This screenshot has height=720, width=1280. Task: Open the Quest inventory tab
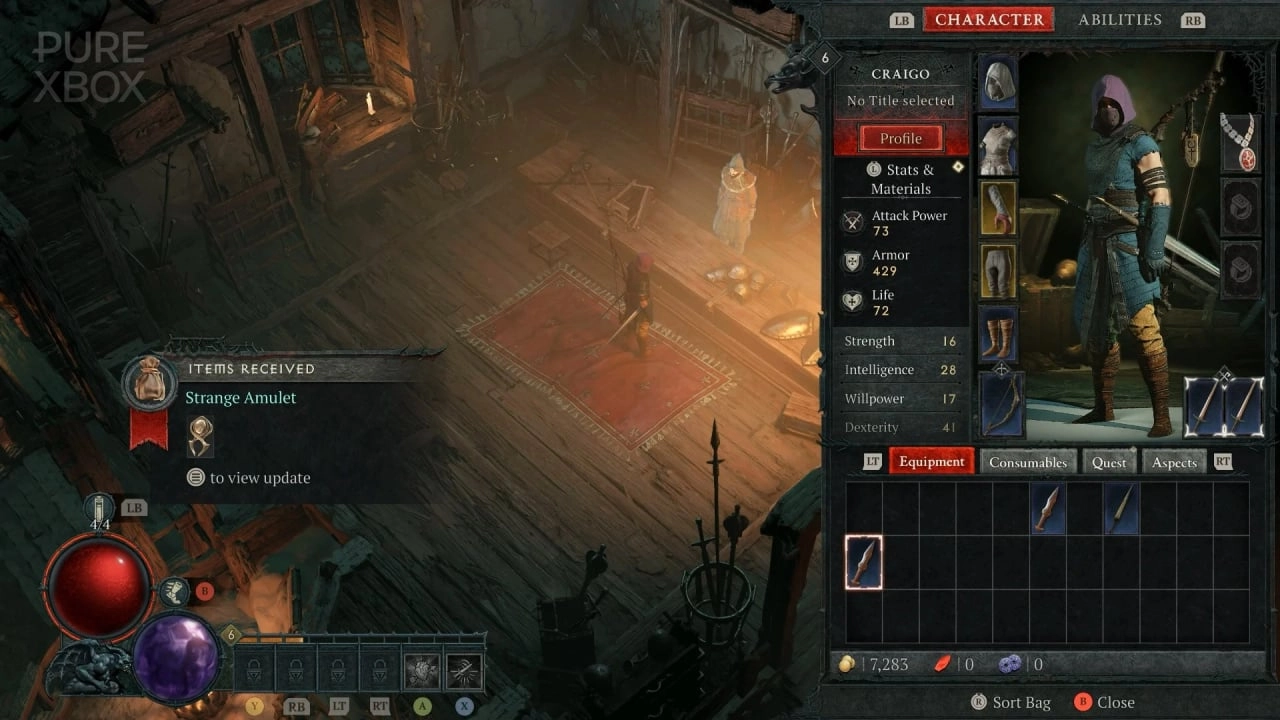(x=1109, y=461)
